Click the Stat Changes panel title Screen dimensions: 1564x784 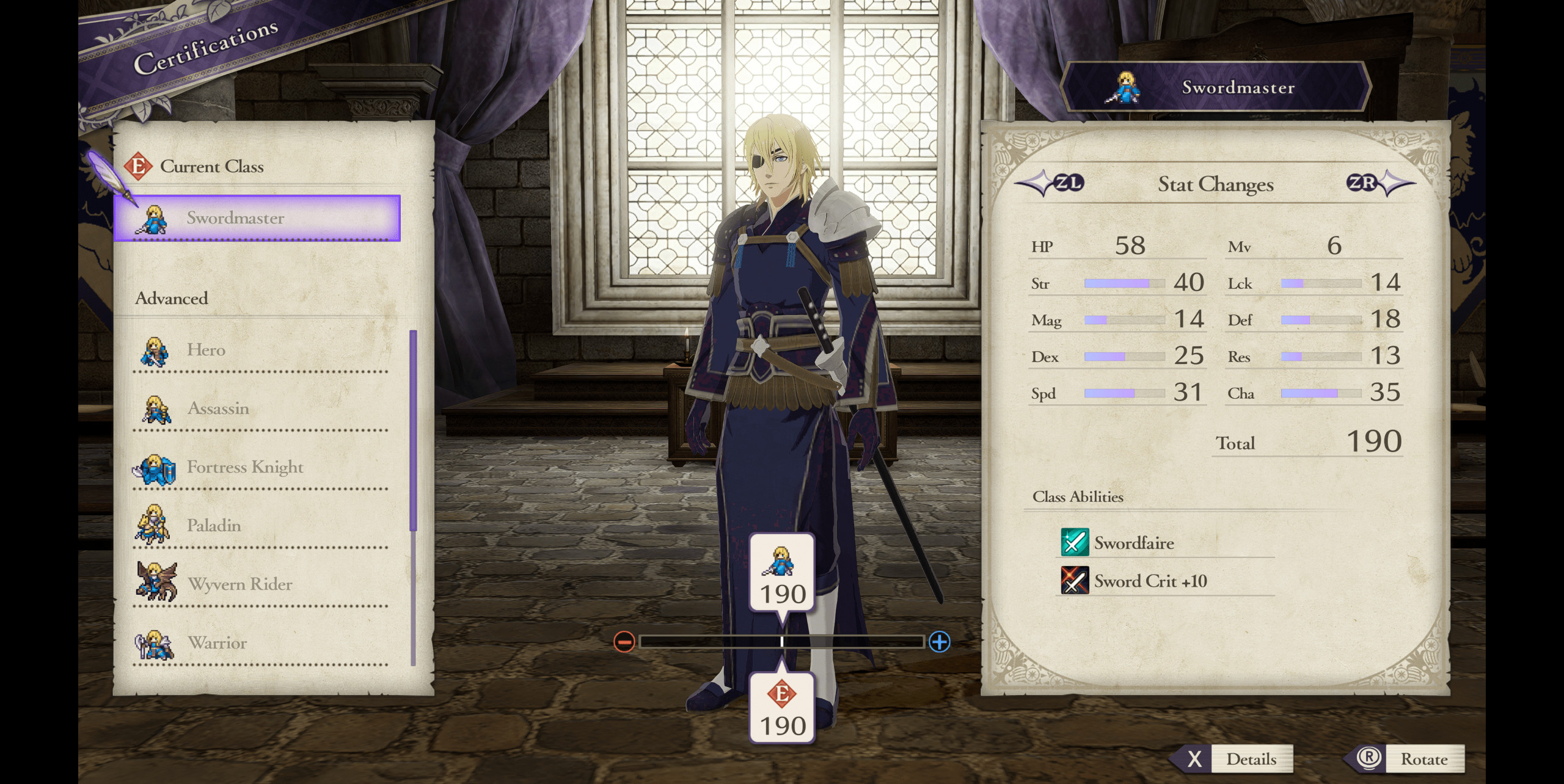1218,184
